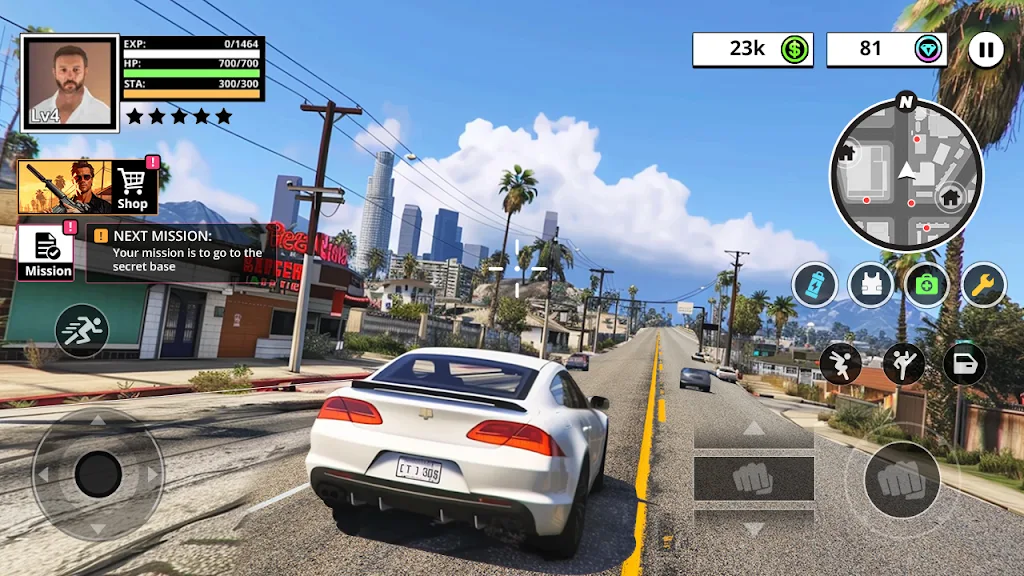1024x576 pixels.
Task: Use the blue energy battery item
Action: (x=815, y=285)
